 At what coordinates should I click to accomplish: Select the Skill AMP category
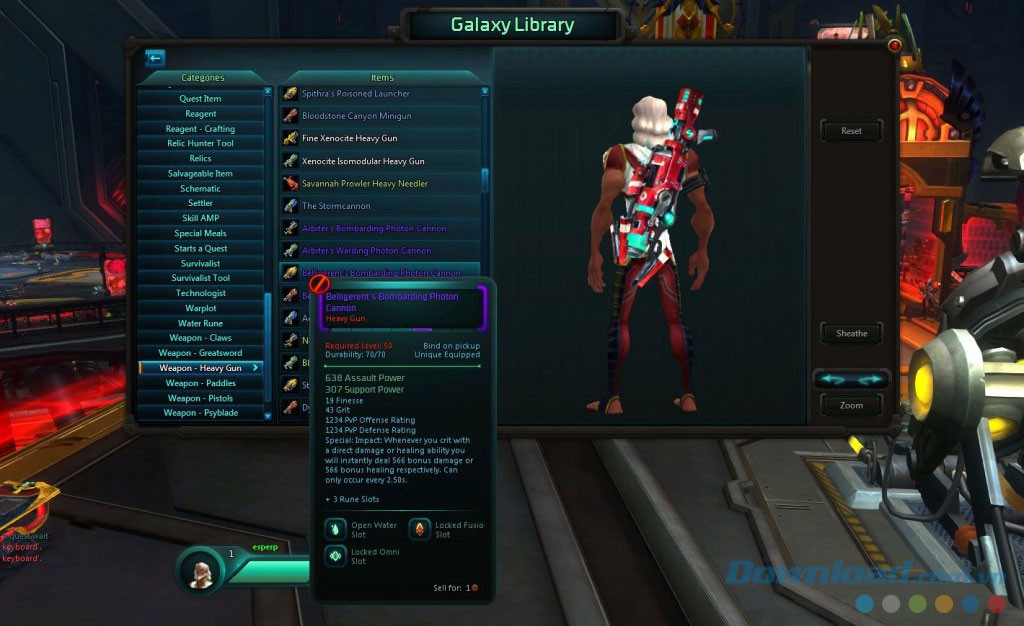[200, 218]
